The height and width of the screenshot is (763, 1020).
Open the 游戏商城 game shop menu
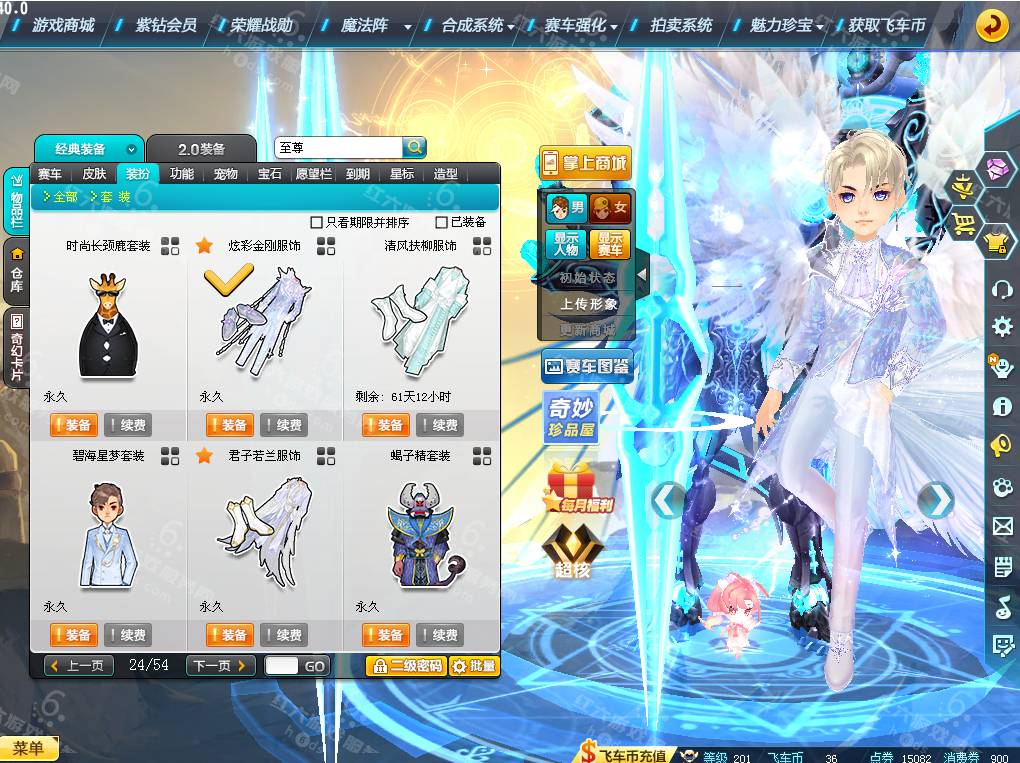63,25
